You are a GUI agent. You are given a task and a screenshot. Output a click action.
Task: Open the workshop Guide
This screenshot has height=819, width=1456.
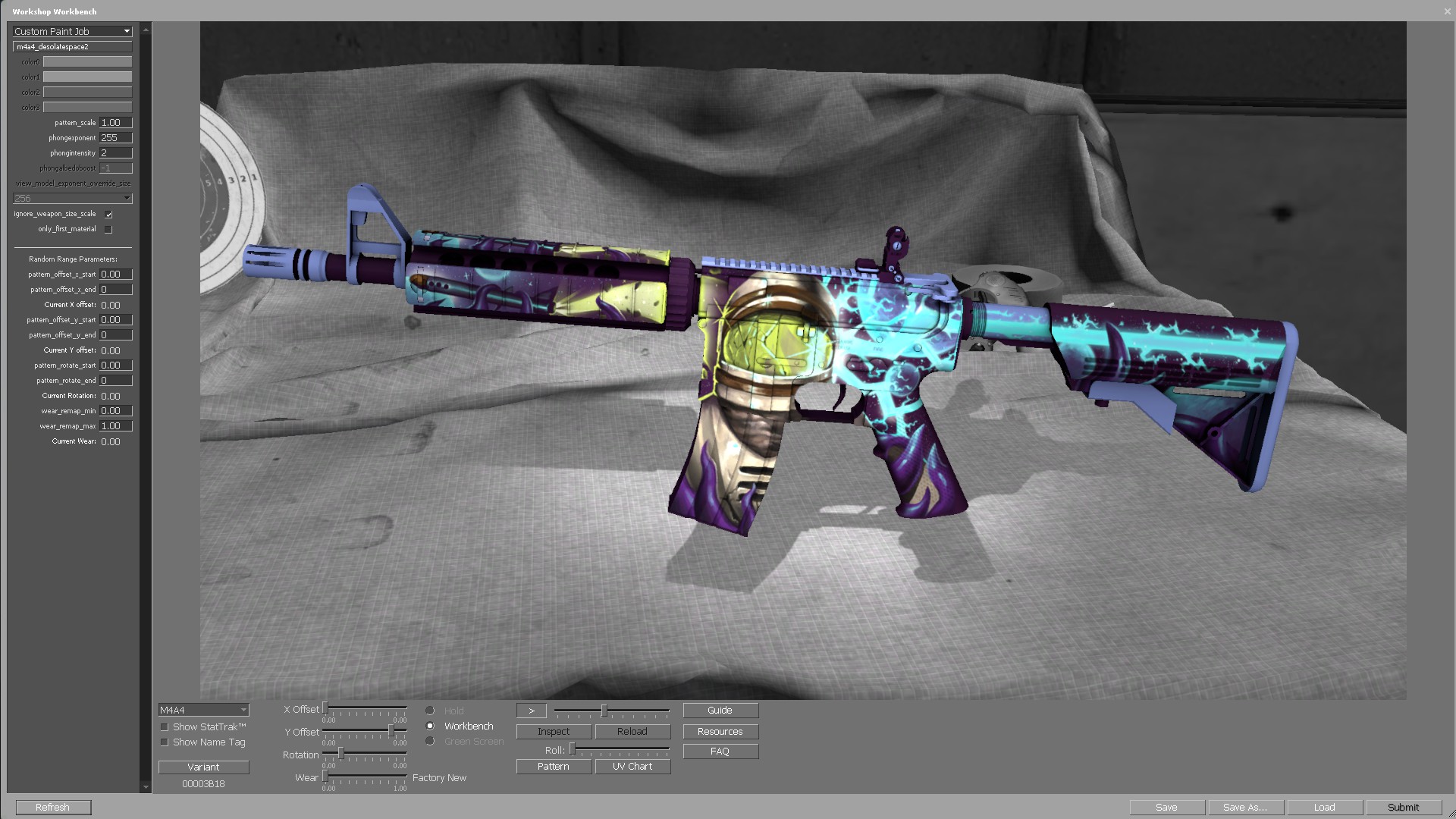coord(720,711)
